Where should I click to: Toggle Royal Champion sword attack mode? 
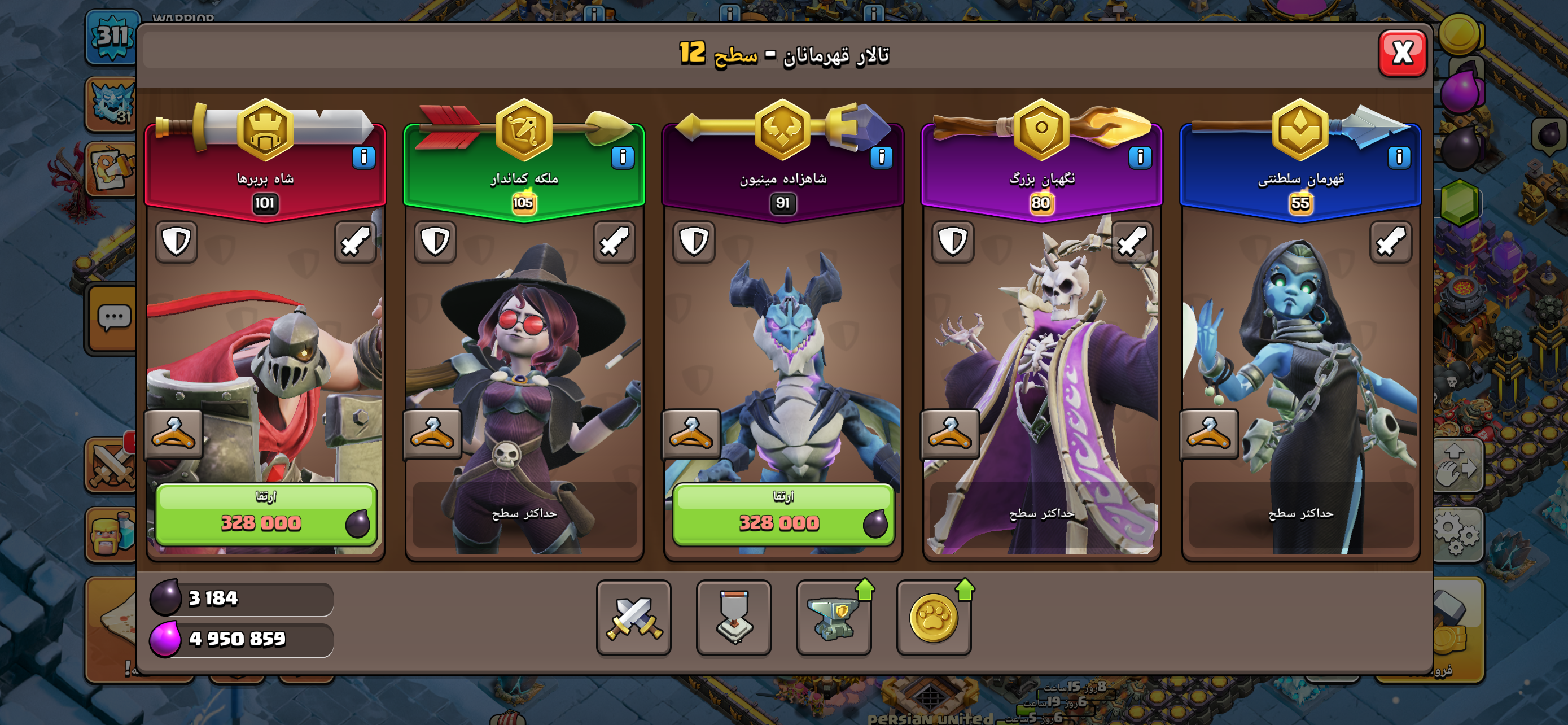1390,242
